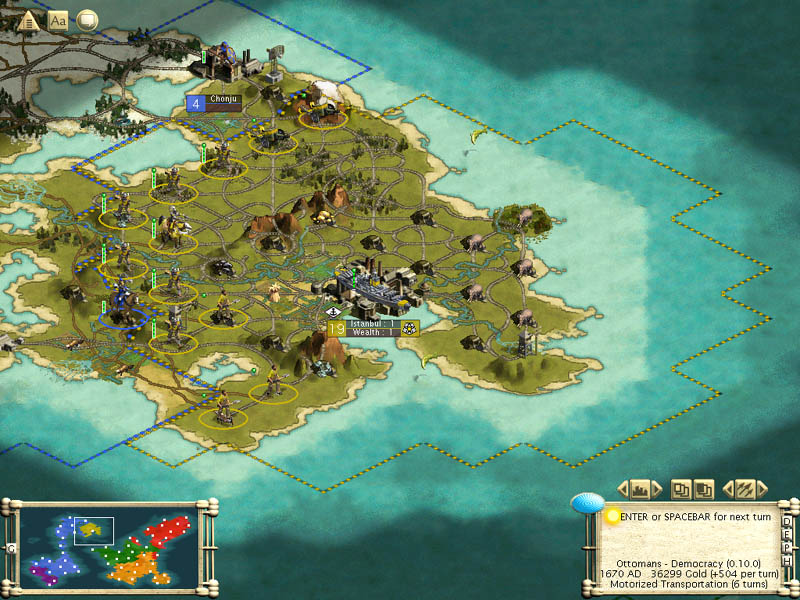Select the previous city arrow
The width and height of the screenshot is (800, 600).
point(623,489)
